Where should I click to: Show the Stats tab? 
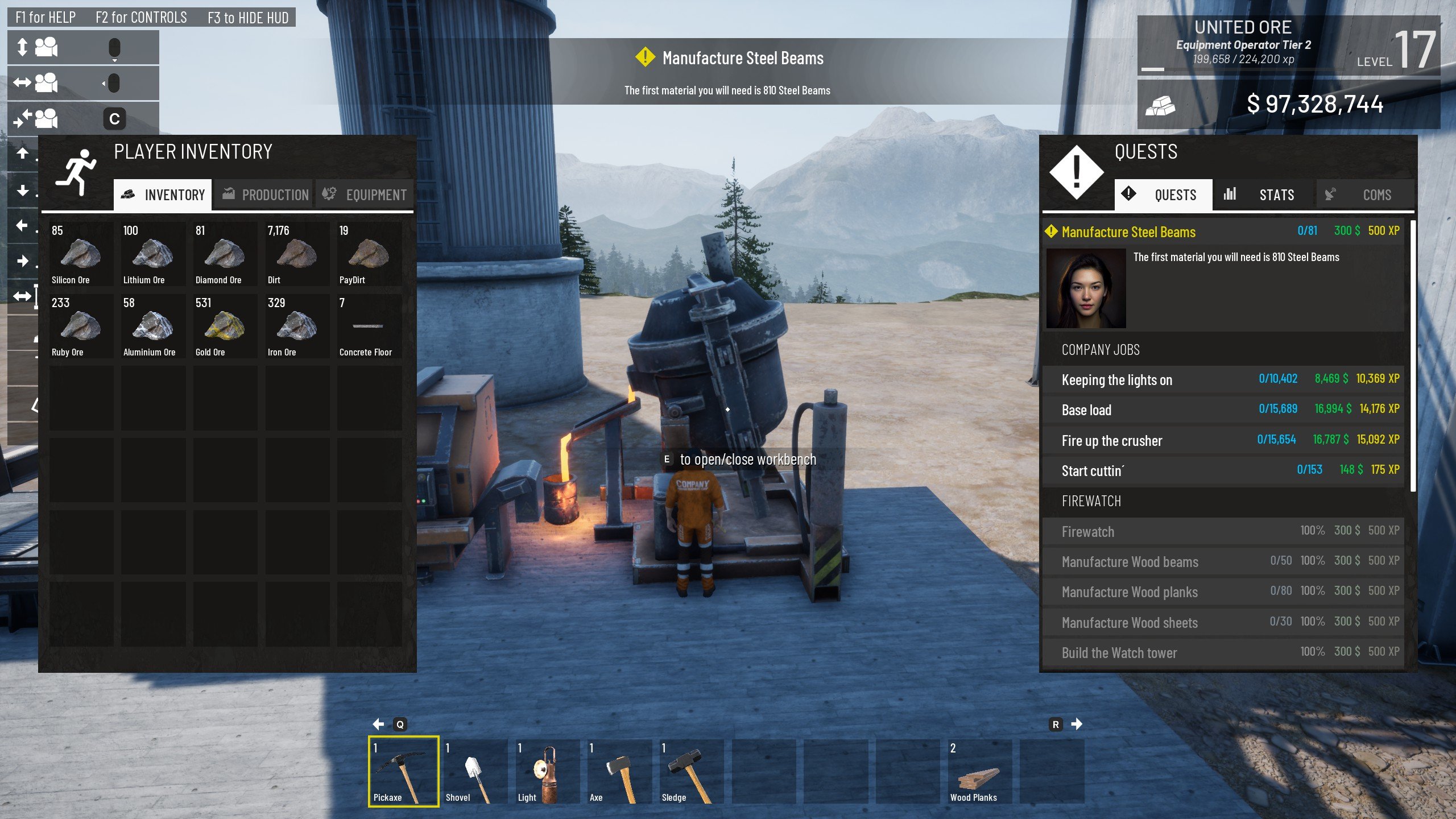[1264, 195]
